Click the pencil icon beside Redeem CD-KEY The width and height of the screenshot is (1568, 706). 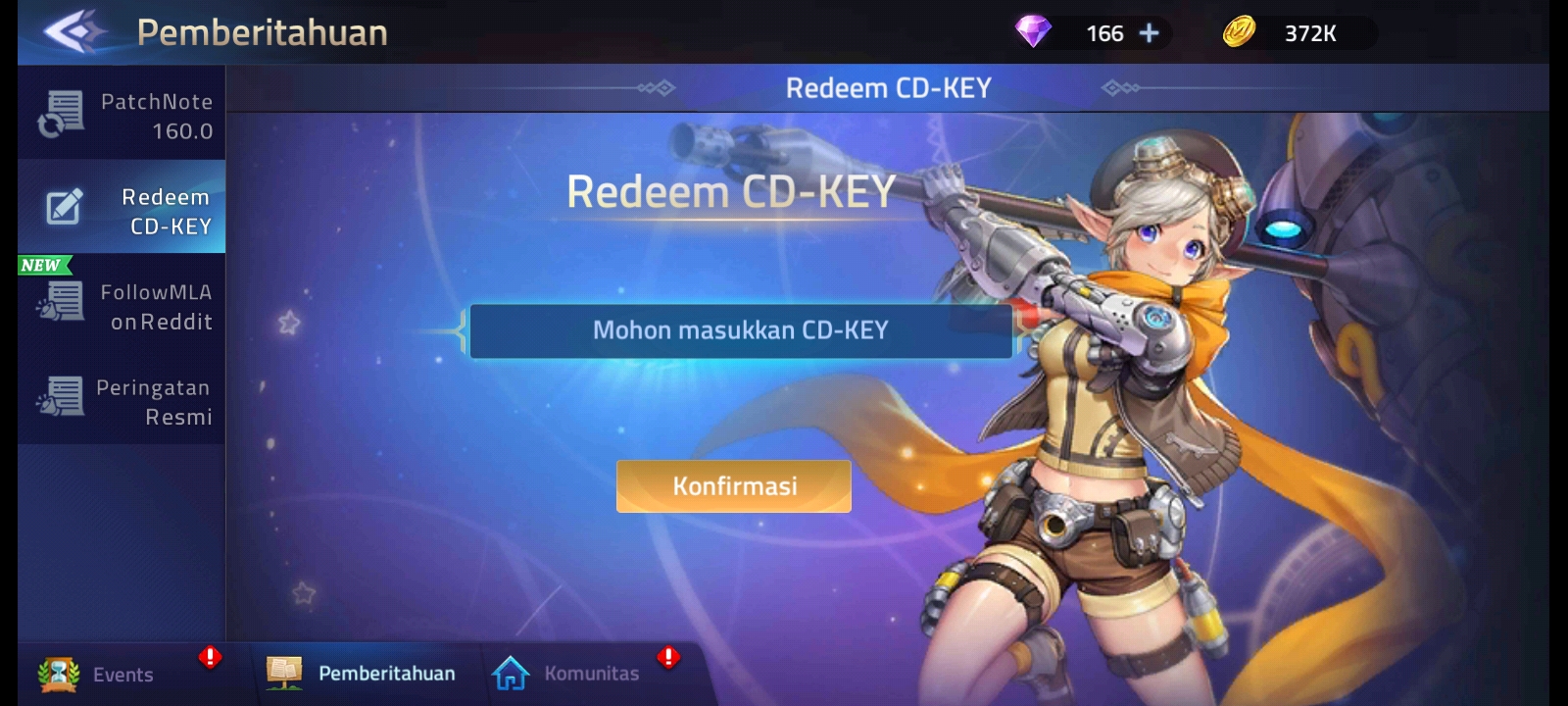tap(61, 208)
